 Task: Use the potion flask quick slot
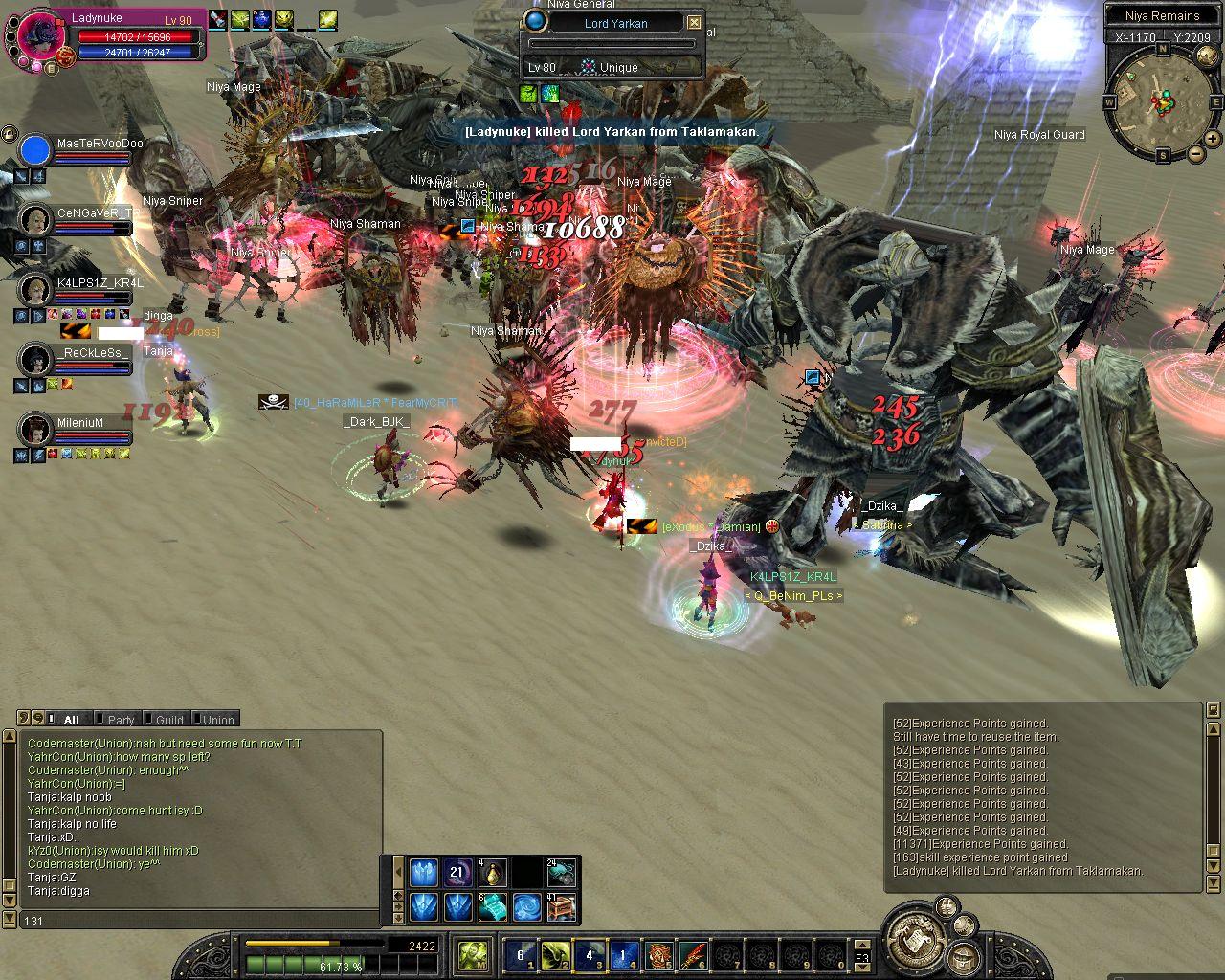point(493,873)
